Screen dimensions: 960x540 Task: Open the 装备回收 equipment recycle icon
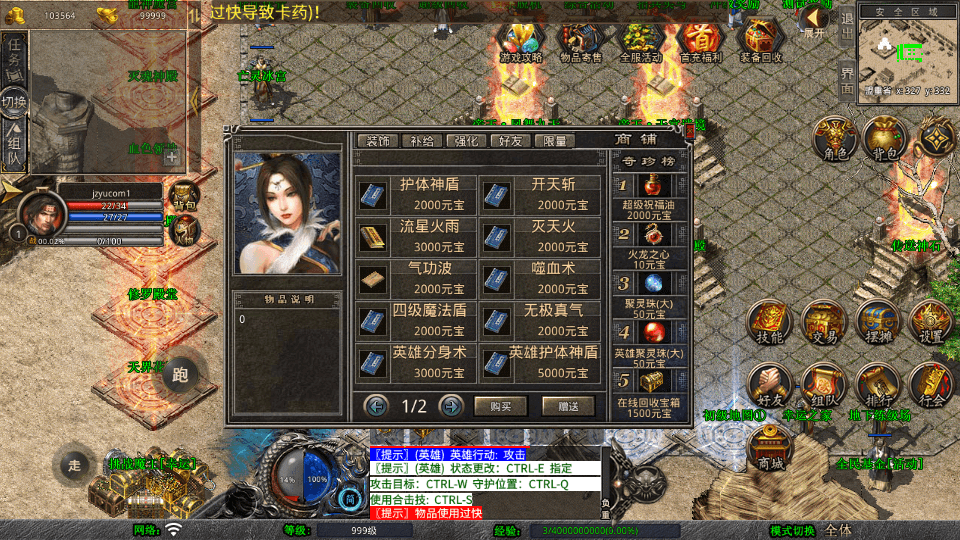click(762, 42)
